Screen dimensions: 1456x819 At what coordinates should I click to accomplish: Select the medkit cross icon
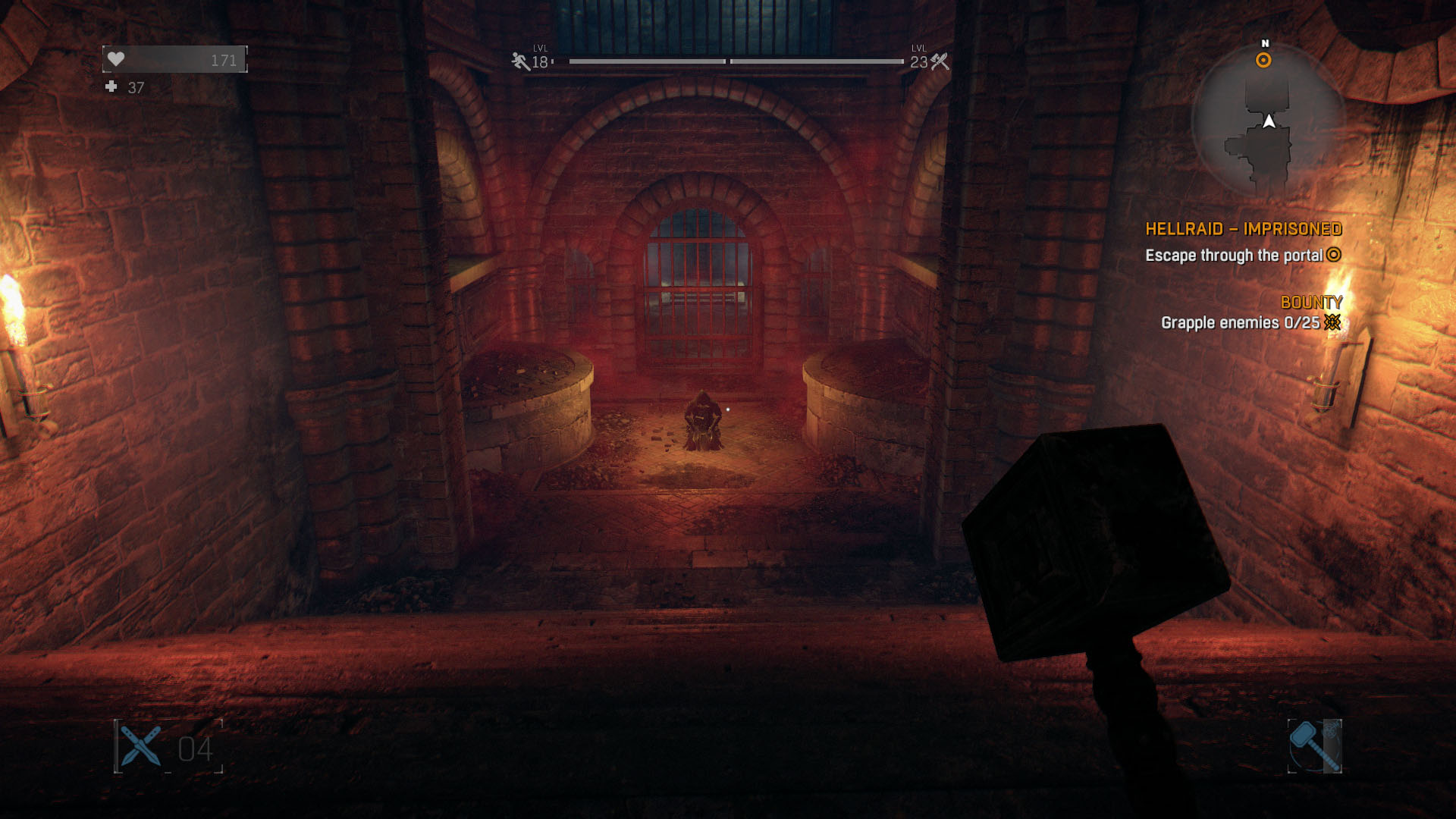point(111,87)
